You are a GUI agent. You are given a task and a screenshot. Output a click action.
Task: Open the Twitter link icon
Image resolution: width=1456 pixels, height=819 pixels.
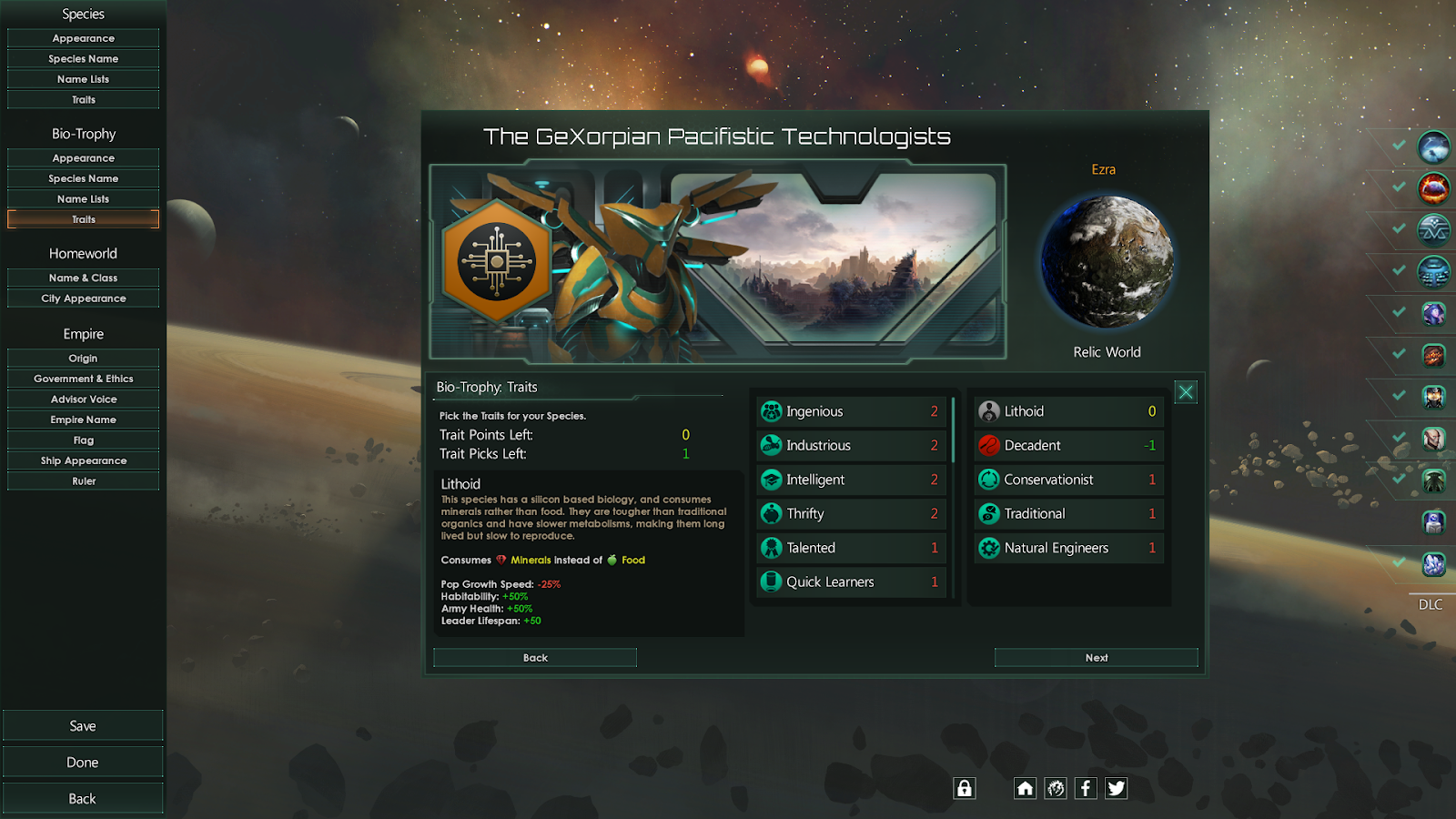[1117, 788]
